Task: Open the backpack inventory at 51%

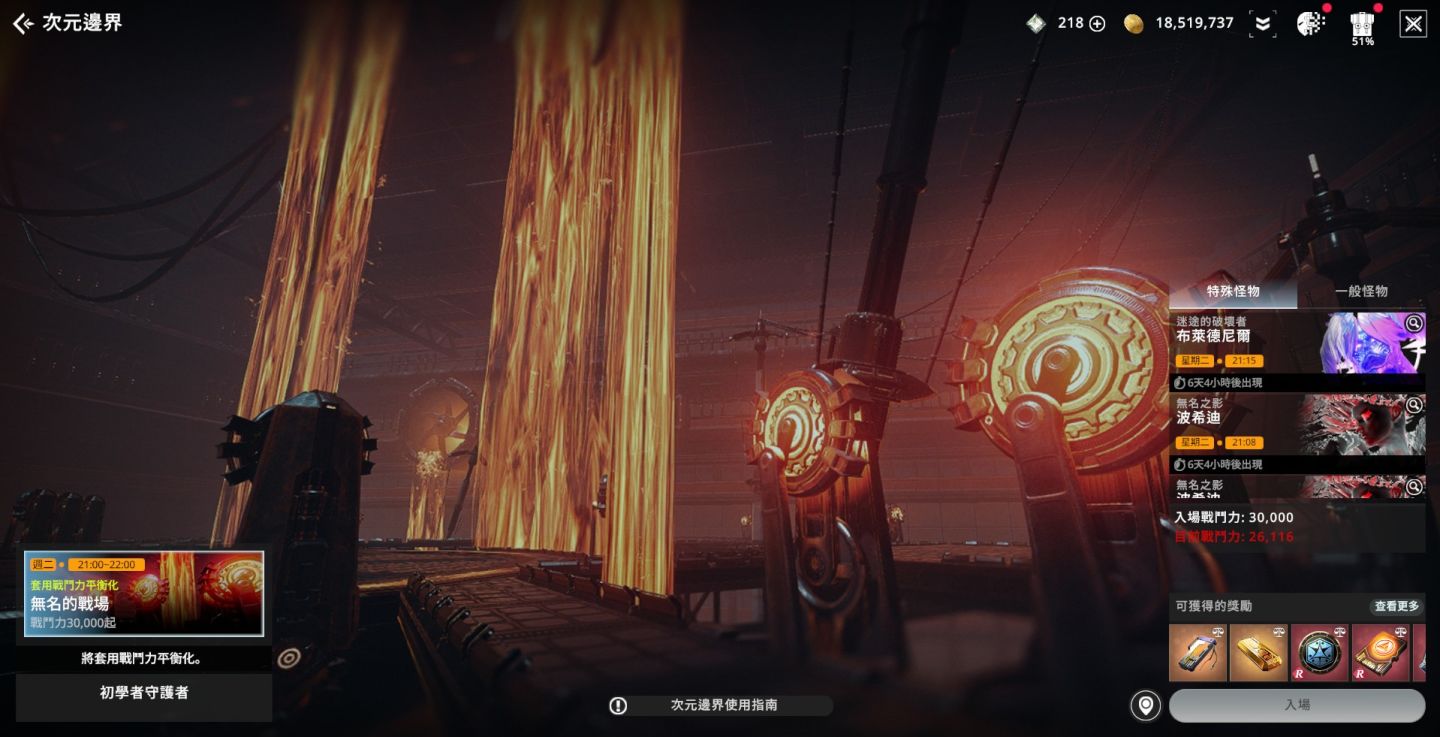Action: coord(1362,24)
